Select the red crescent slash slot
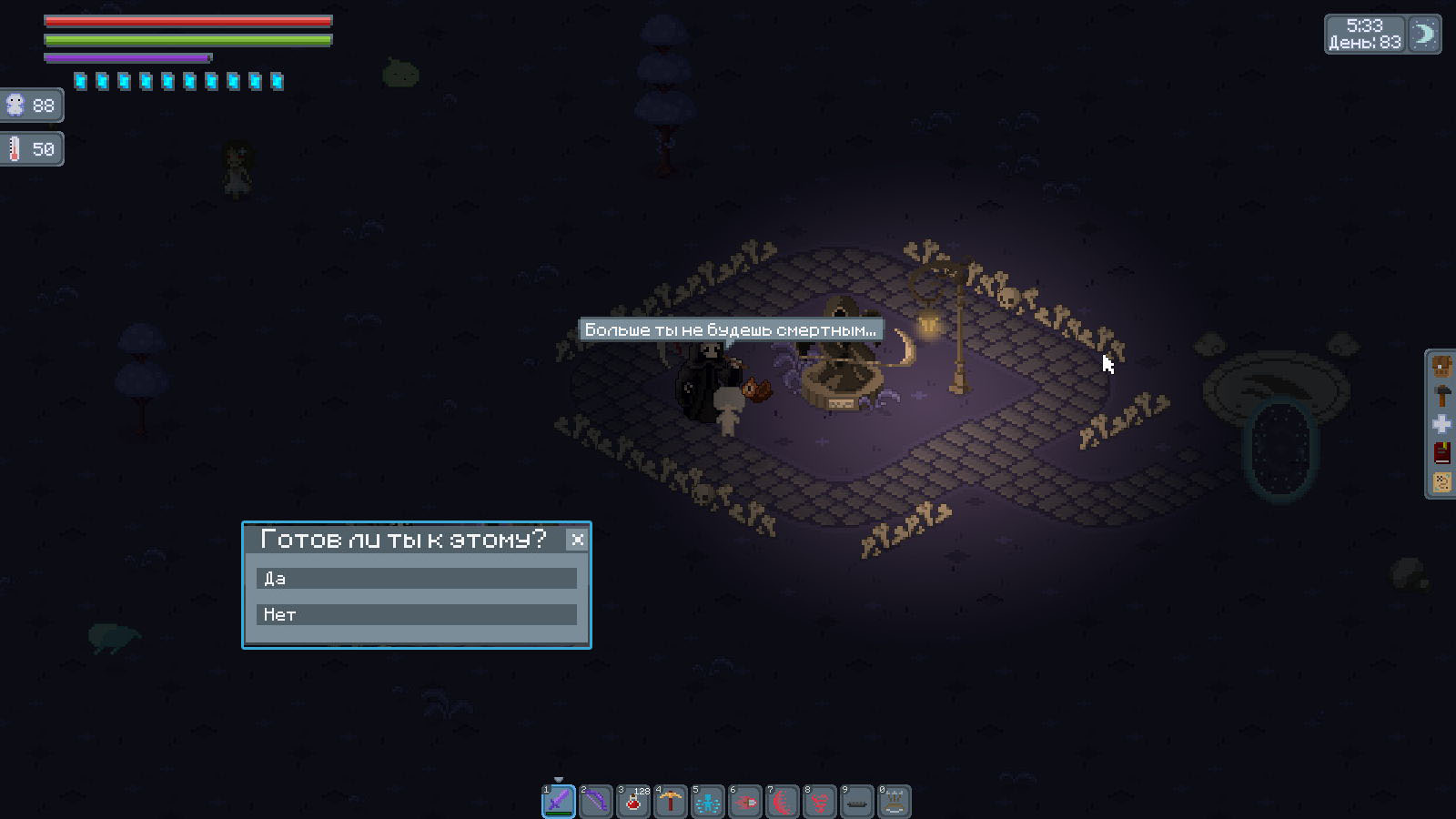 [783, 802]
